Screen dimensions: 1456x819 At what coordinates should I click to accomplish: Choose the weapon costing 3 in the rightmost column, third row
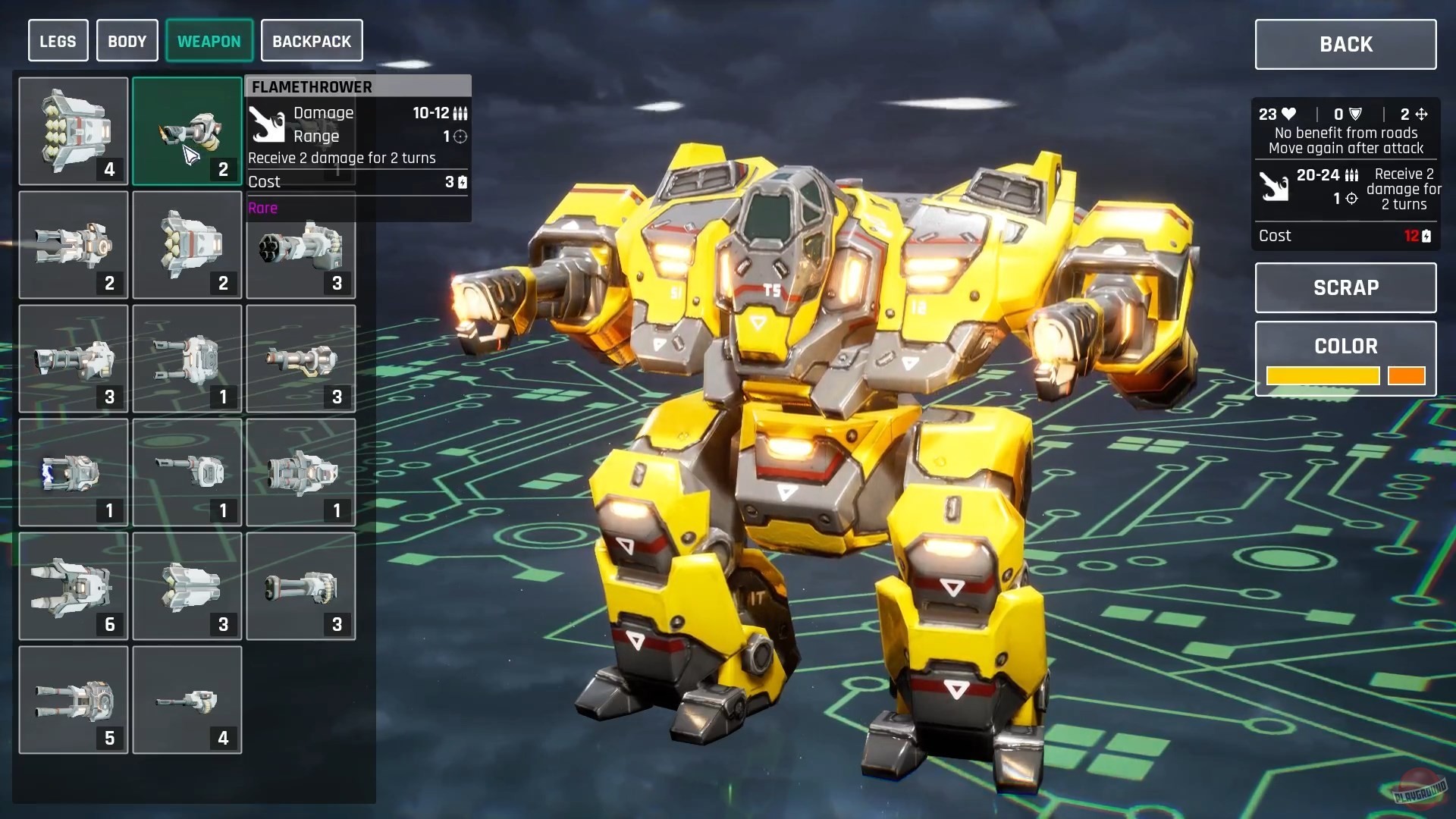click(300, 359)
